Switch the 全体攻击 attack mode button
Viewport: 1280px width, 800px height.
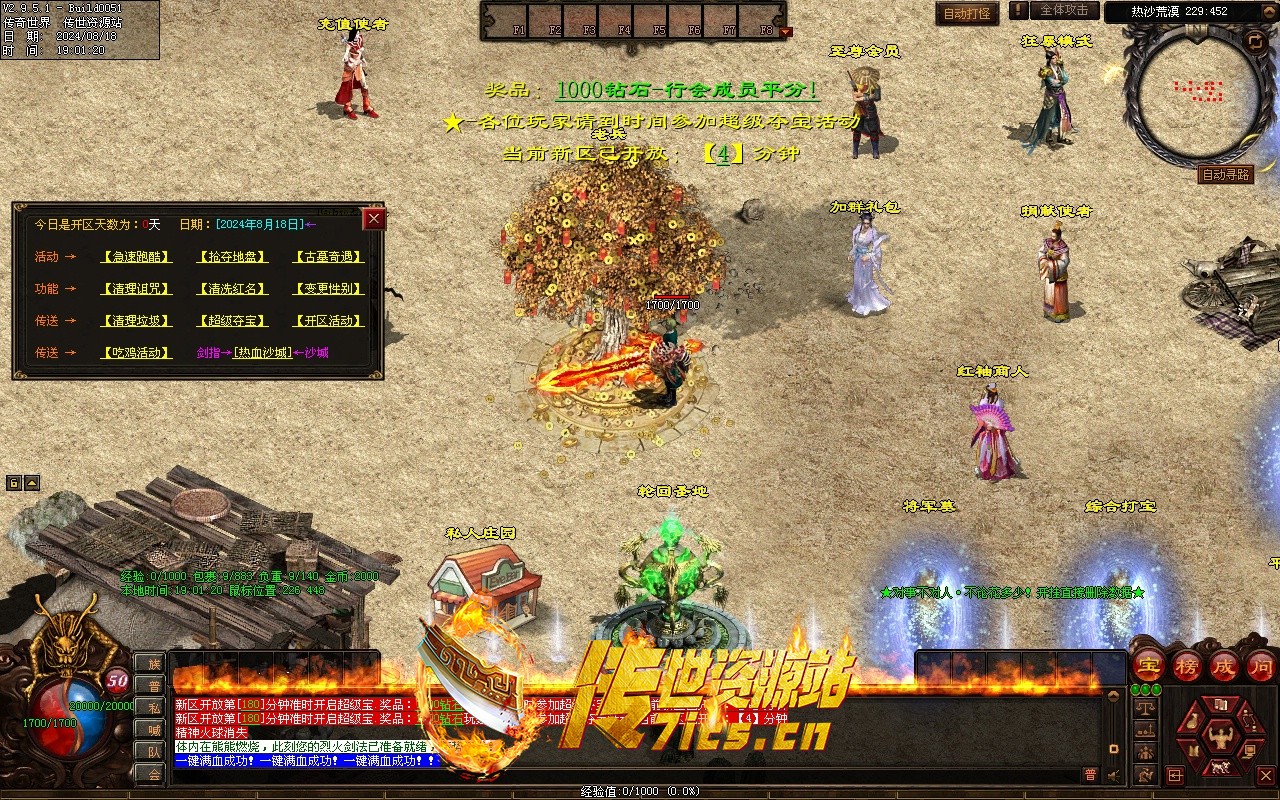1064,11
